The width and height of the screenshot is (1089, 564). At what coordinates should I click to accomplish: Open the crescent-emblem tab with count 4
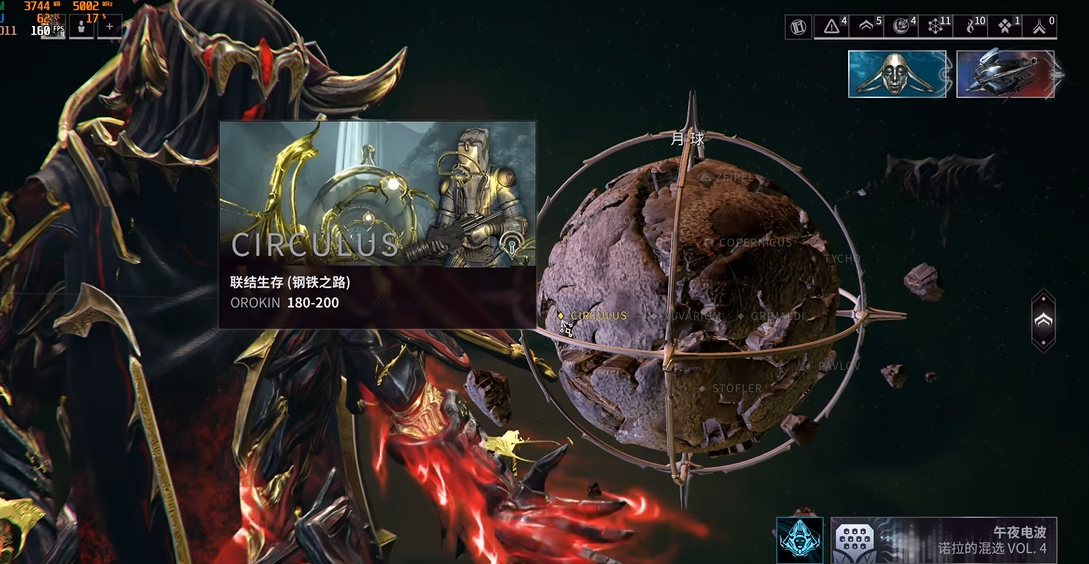coord(901,27)
